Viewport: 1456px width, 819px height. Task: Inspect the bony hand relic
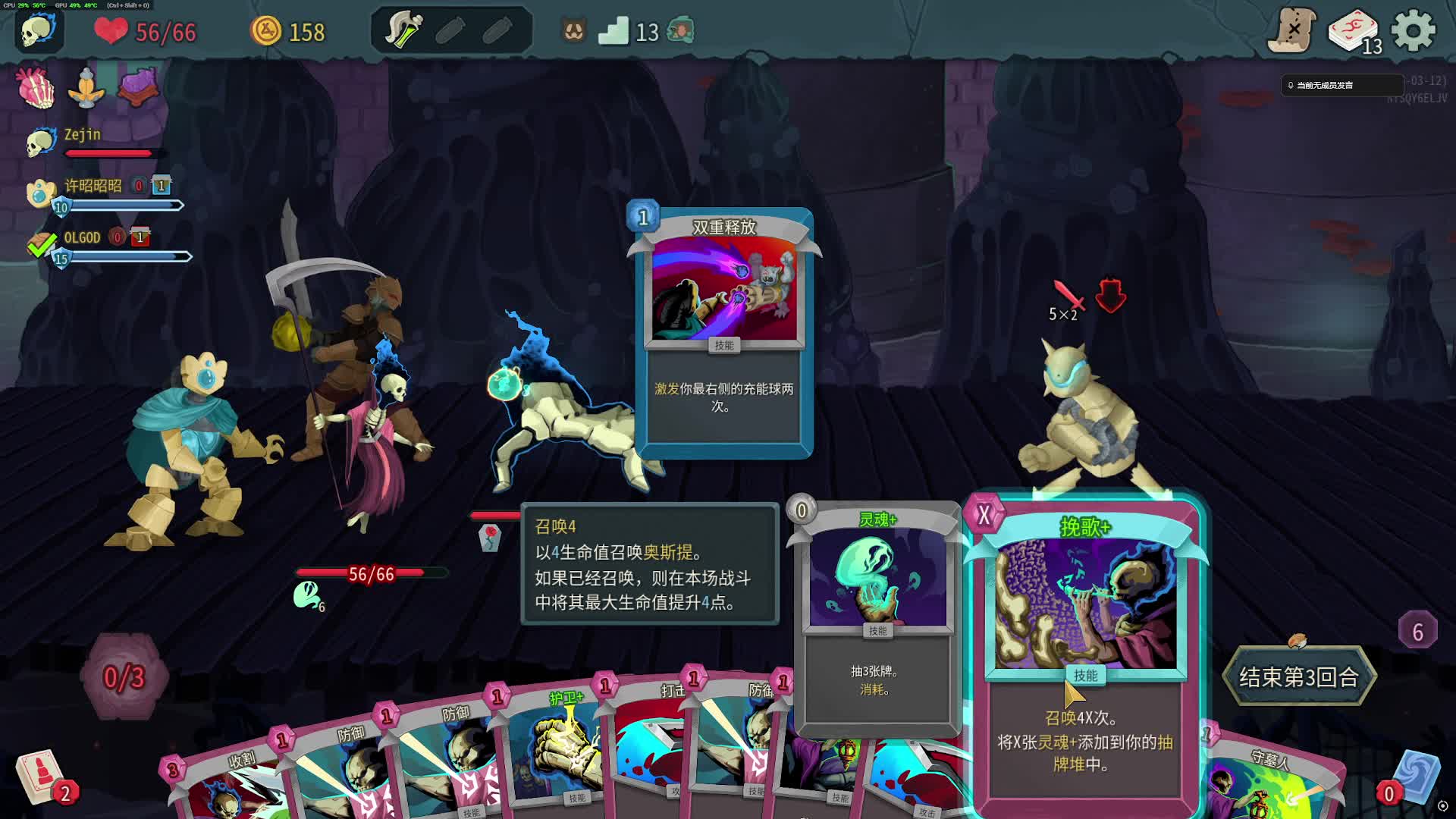[36, 87]
